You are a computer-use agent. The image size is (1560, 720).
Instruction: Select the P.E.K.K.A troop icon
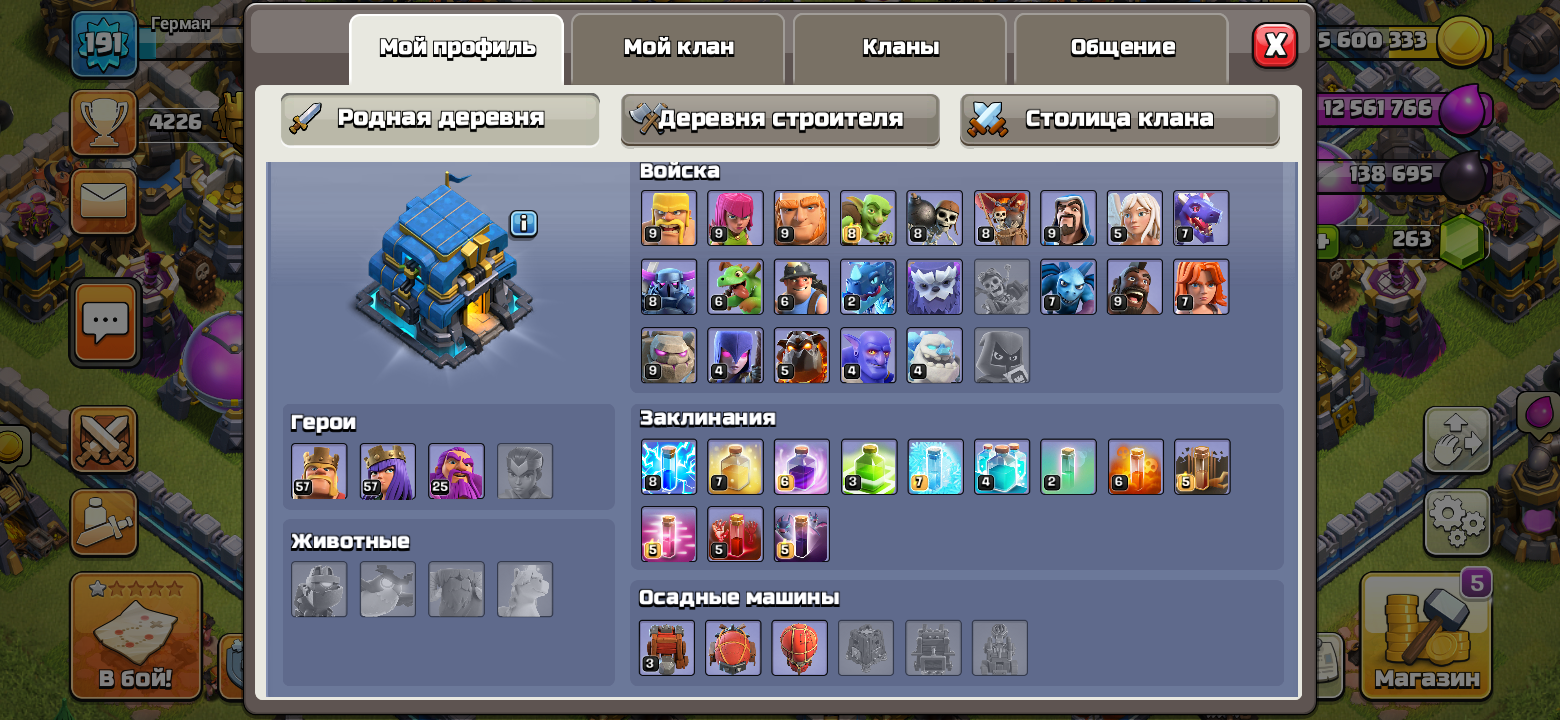668,287
